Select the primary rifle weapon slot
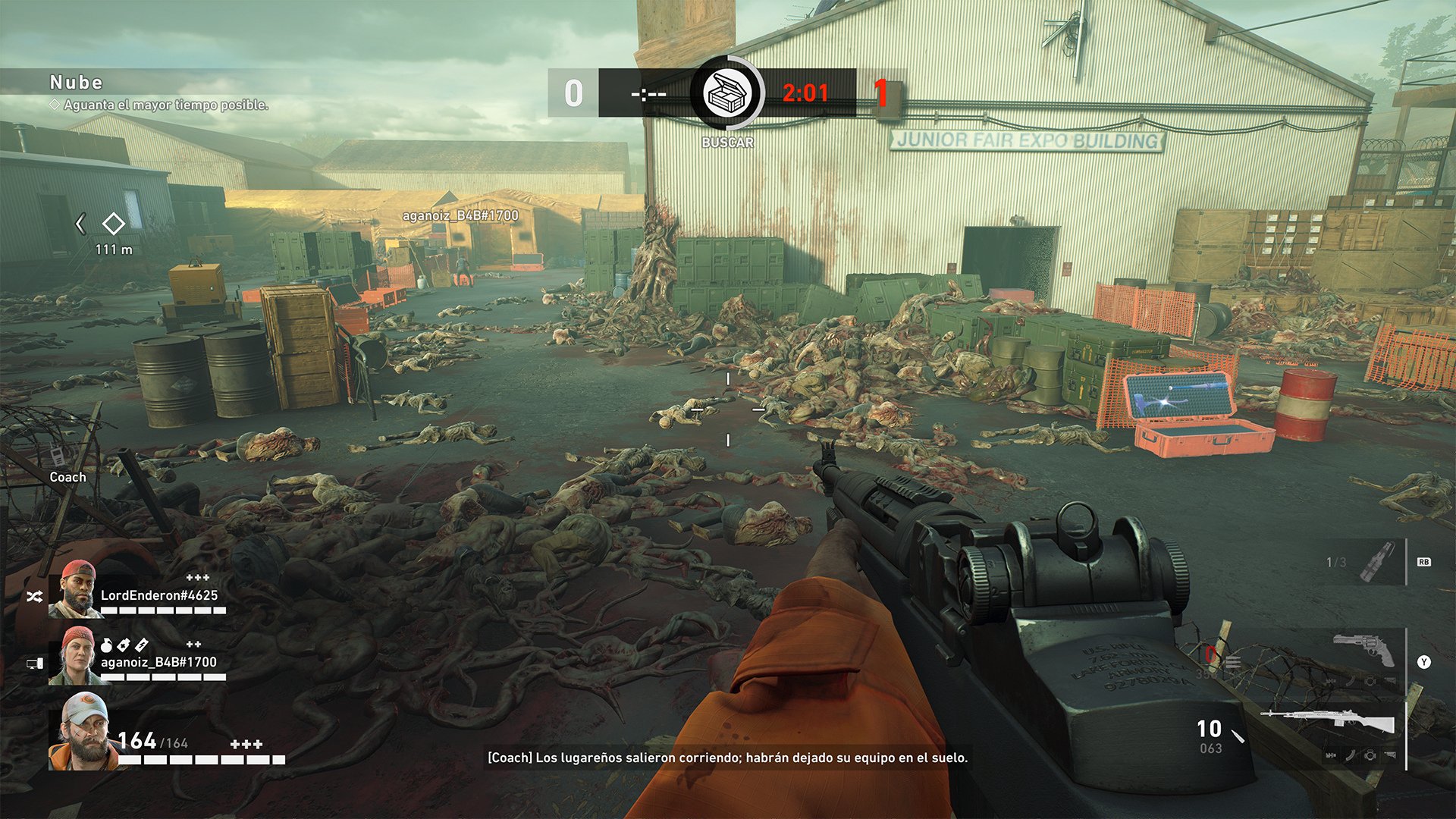The width and height of the screenshot is (1456, 819). click(1327, 721)
